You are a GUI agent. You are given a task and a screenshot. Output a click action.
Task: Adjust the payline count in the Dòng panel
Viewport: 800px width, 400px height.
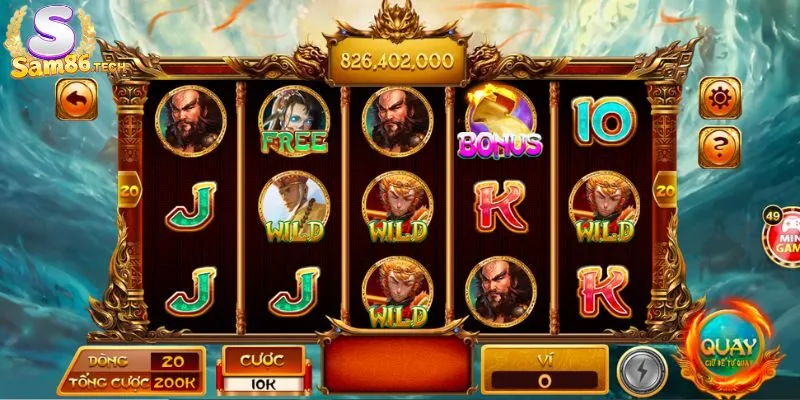click(174, 361)
